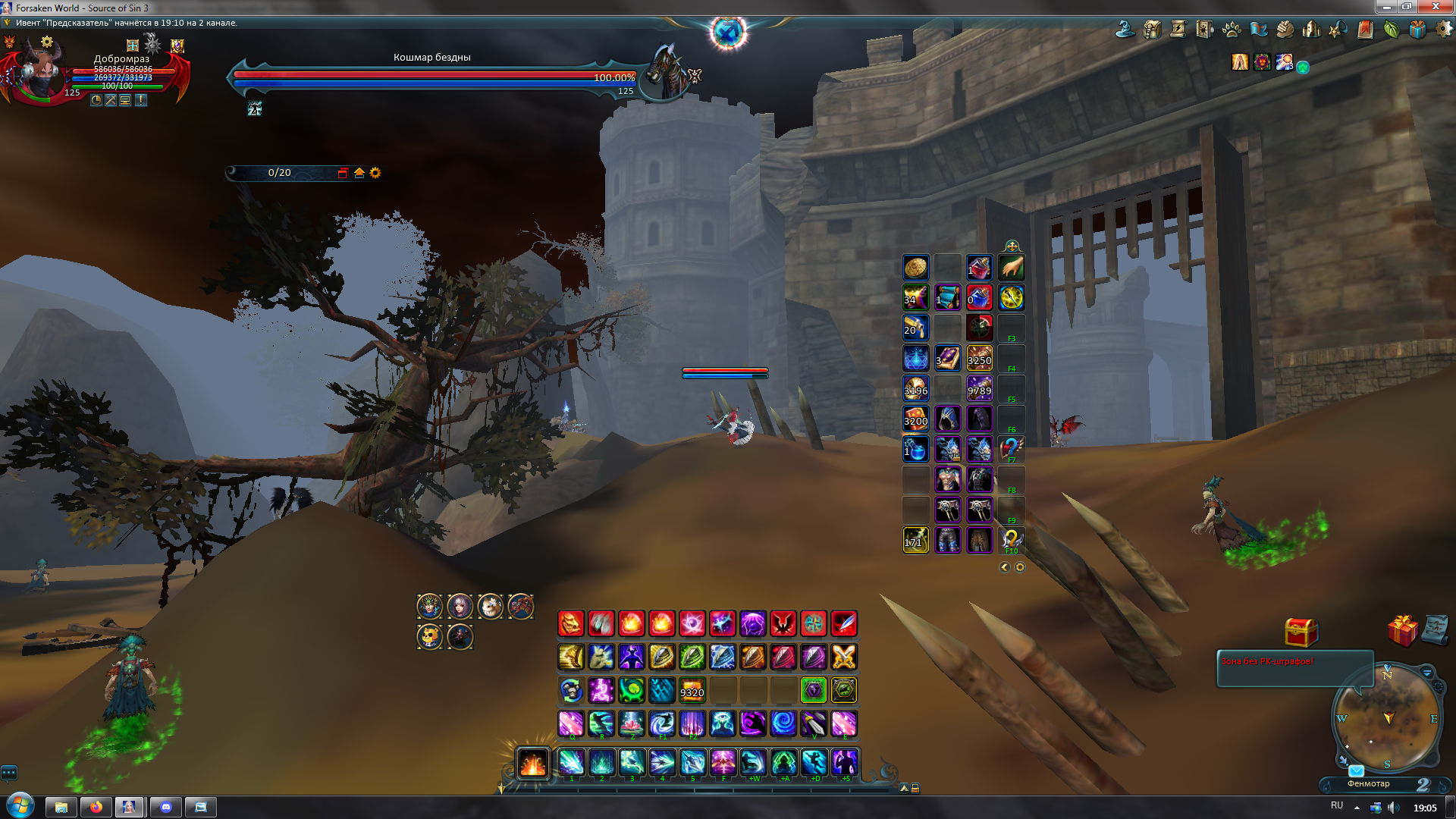Open the wizard hat character menu icon
This screenshot has height=819, width=1456.
coord(1125,30)
